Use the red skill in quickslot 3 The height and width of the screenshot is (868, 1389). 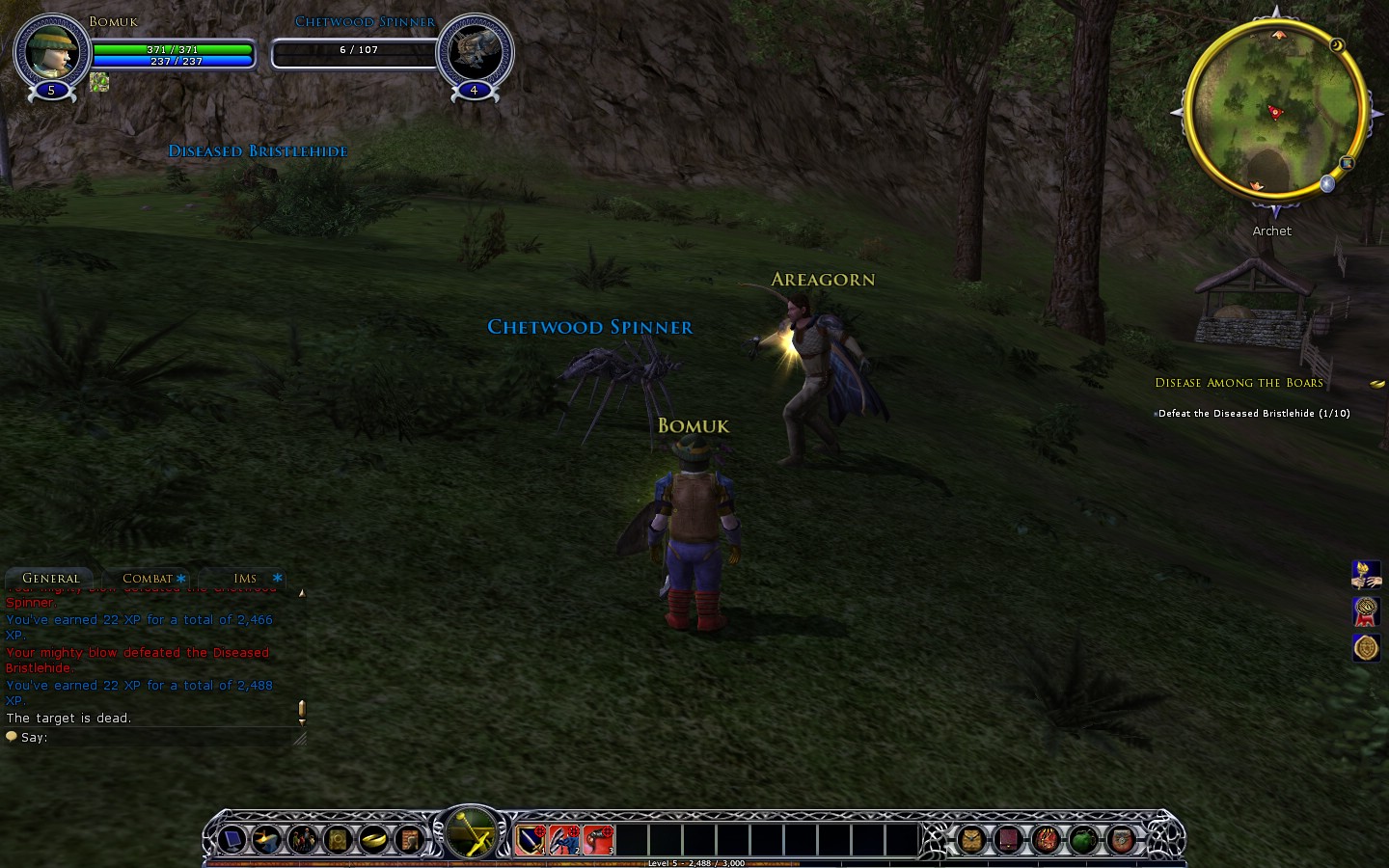tap(598, 839)
